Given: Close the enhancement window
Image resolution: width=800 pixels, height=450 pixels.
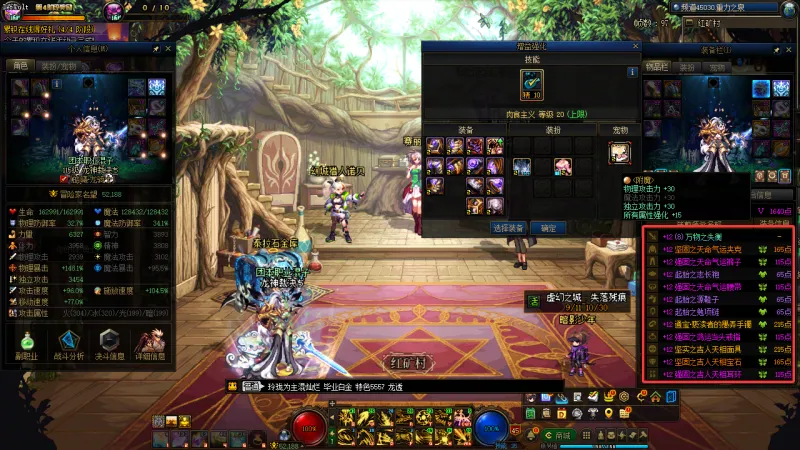Looking at the screenshot, I should click(633, 46).
